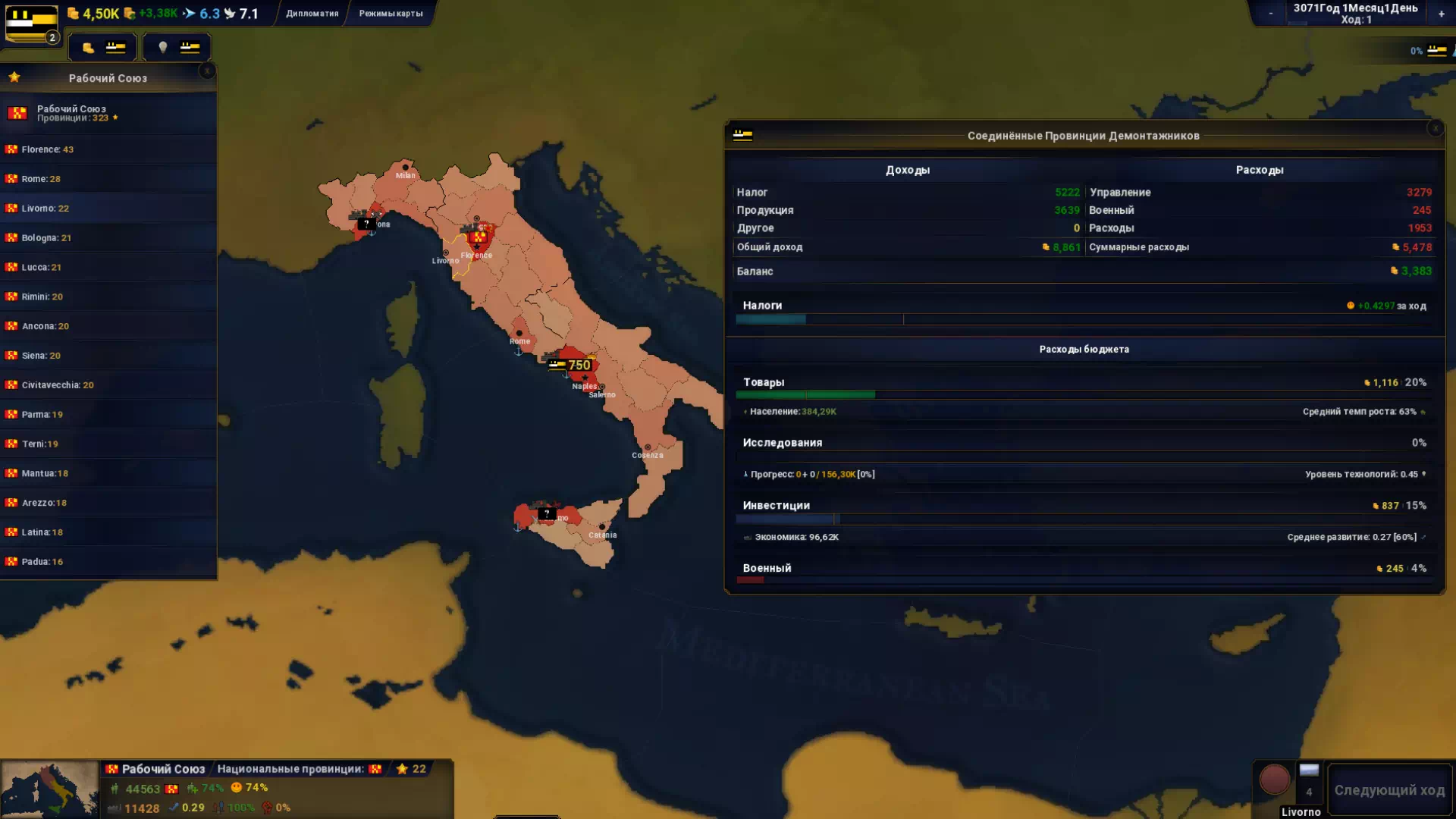Open the Режимы карты map modes

(x=391, y=14)
